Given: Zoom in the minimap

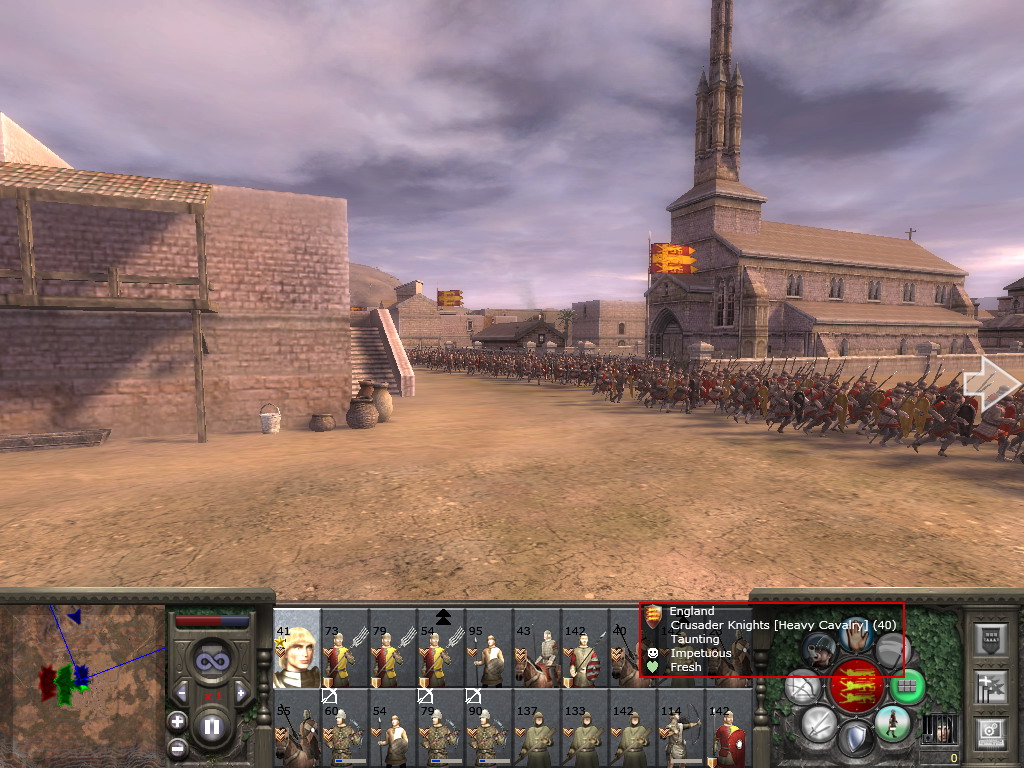Looking at the screenshot, I should (177, 720).
